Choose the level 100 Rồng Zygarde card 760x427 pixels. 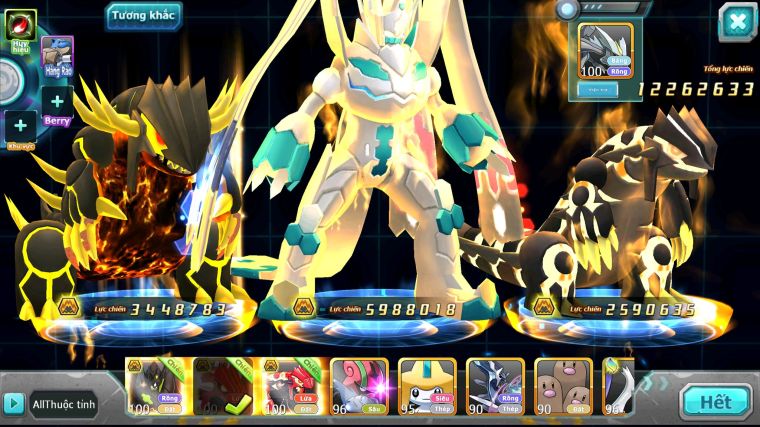(x=155, y=386)
